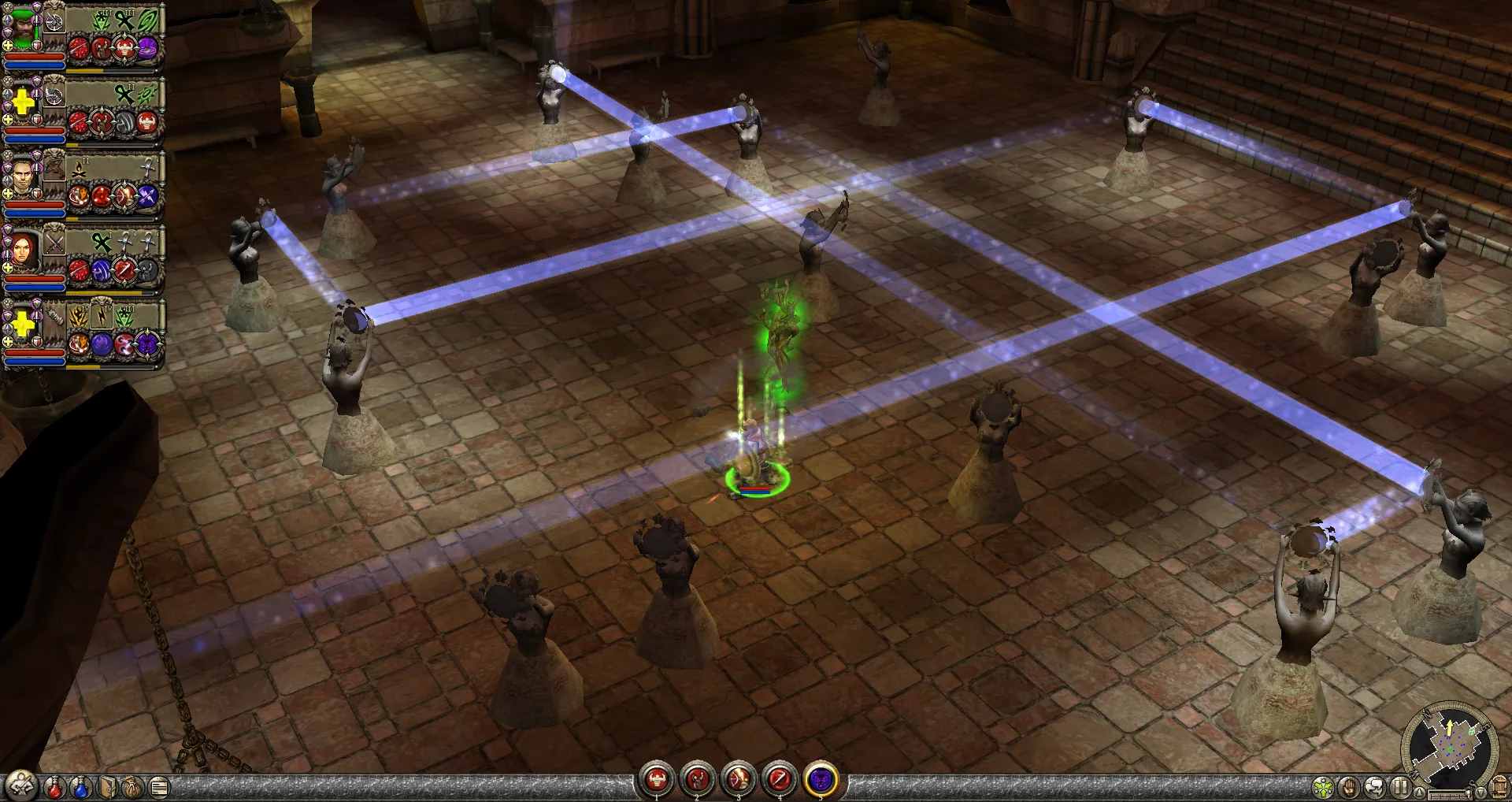Select the green-hatted bearded dwarf portrait

click(x=24, y=28)
